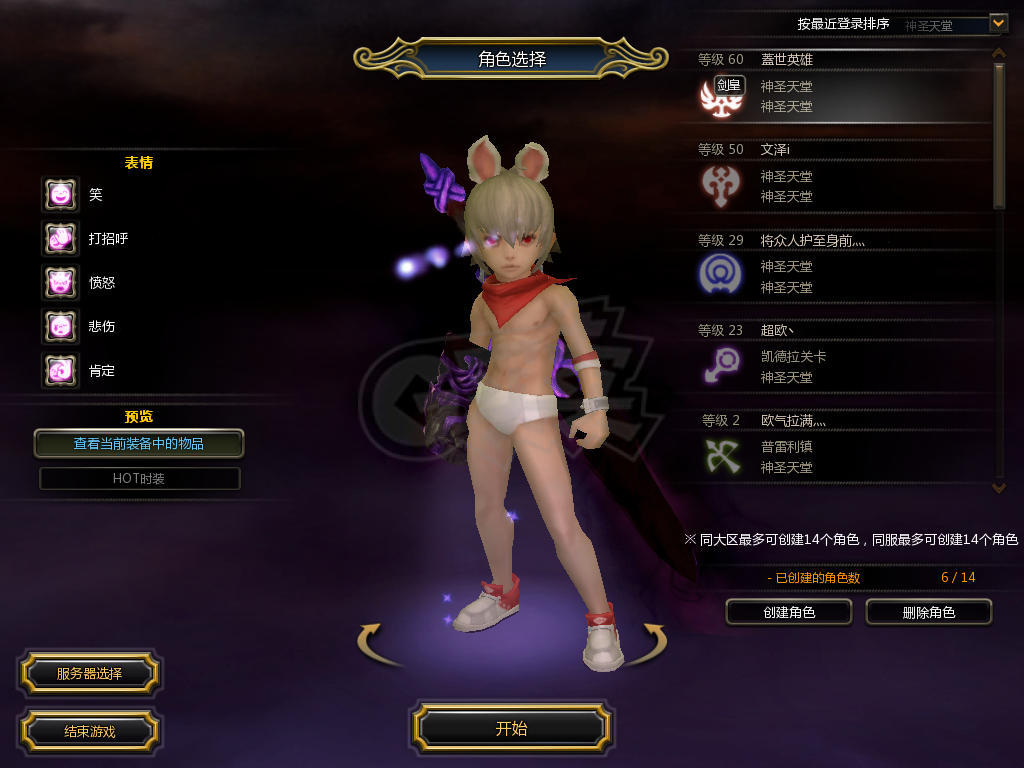
Task: Trigger the 打招呼 greeting expression
Action: click(60, 238)
